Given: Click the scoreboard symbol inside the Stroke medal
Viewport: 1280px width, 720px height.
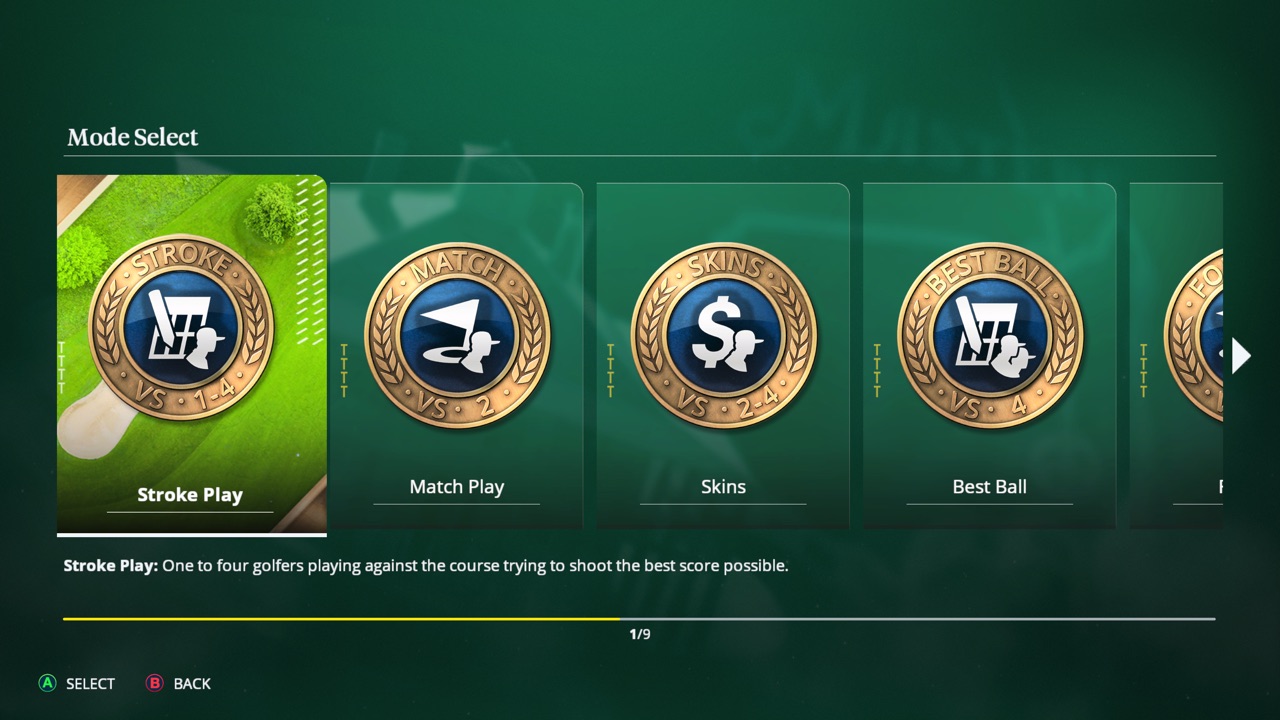Looking at the screenshot, I should 182,325.
